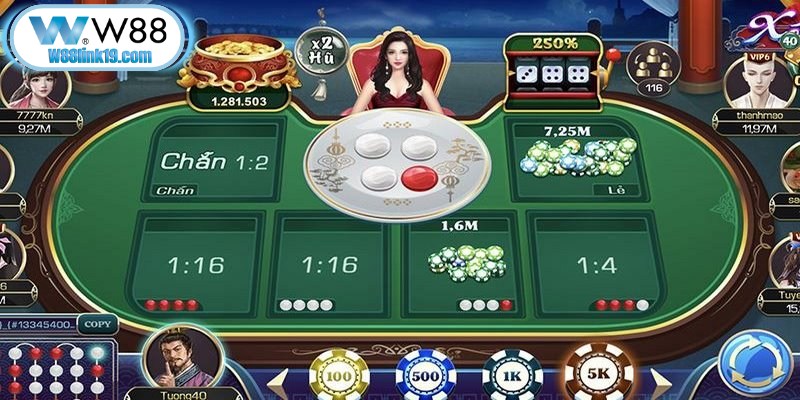Copy the session ID with COPY
The image size is (800, 400).
click(x=97, y=324)
